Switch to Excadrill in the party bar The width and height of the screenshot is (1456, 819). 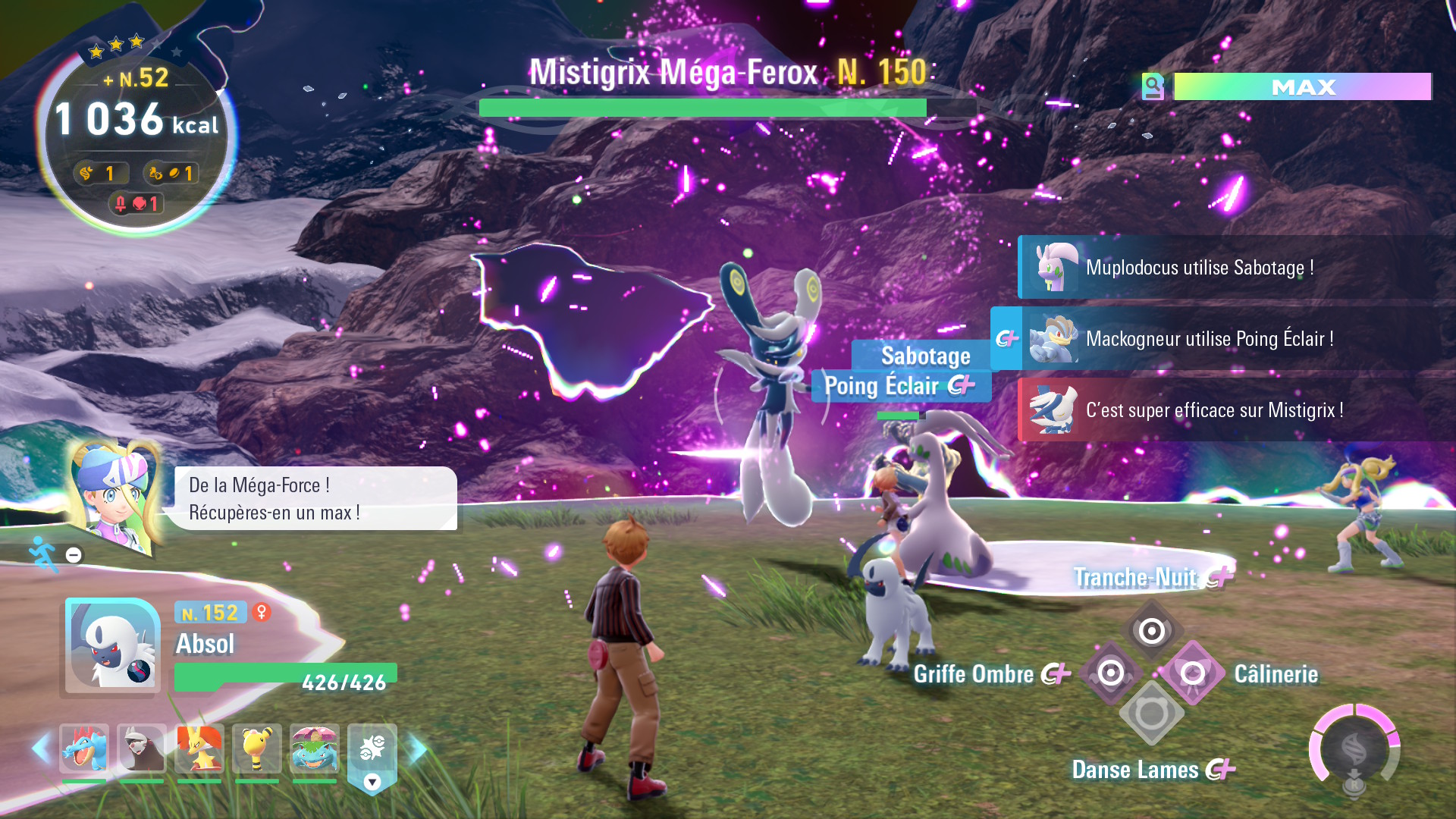coord(142,748)
